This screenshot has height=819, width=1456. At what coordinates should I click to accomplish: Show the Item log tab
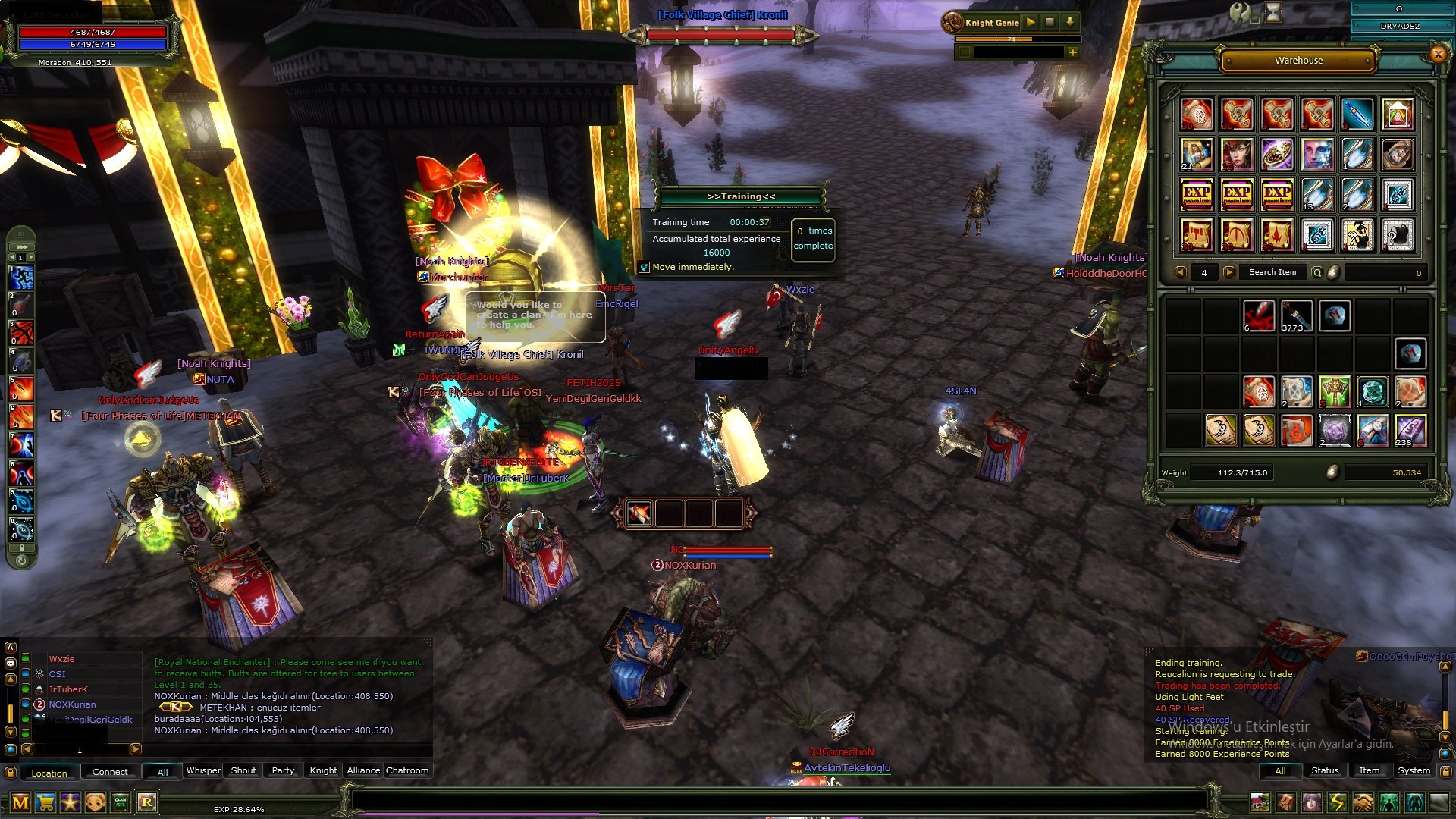tap(1369, 770)
